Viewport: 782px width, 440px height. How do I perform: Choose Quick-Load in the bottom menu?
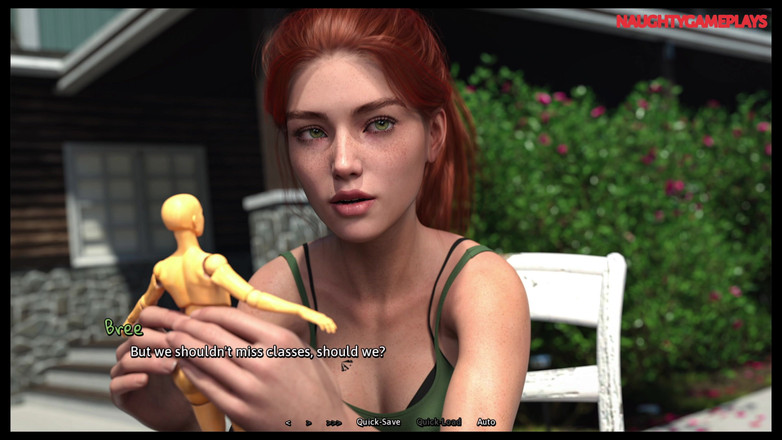[439, 422]
